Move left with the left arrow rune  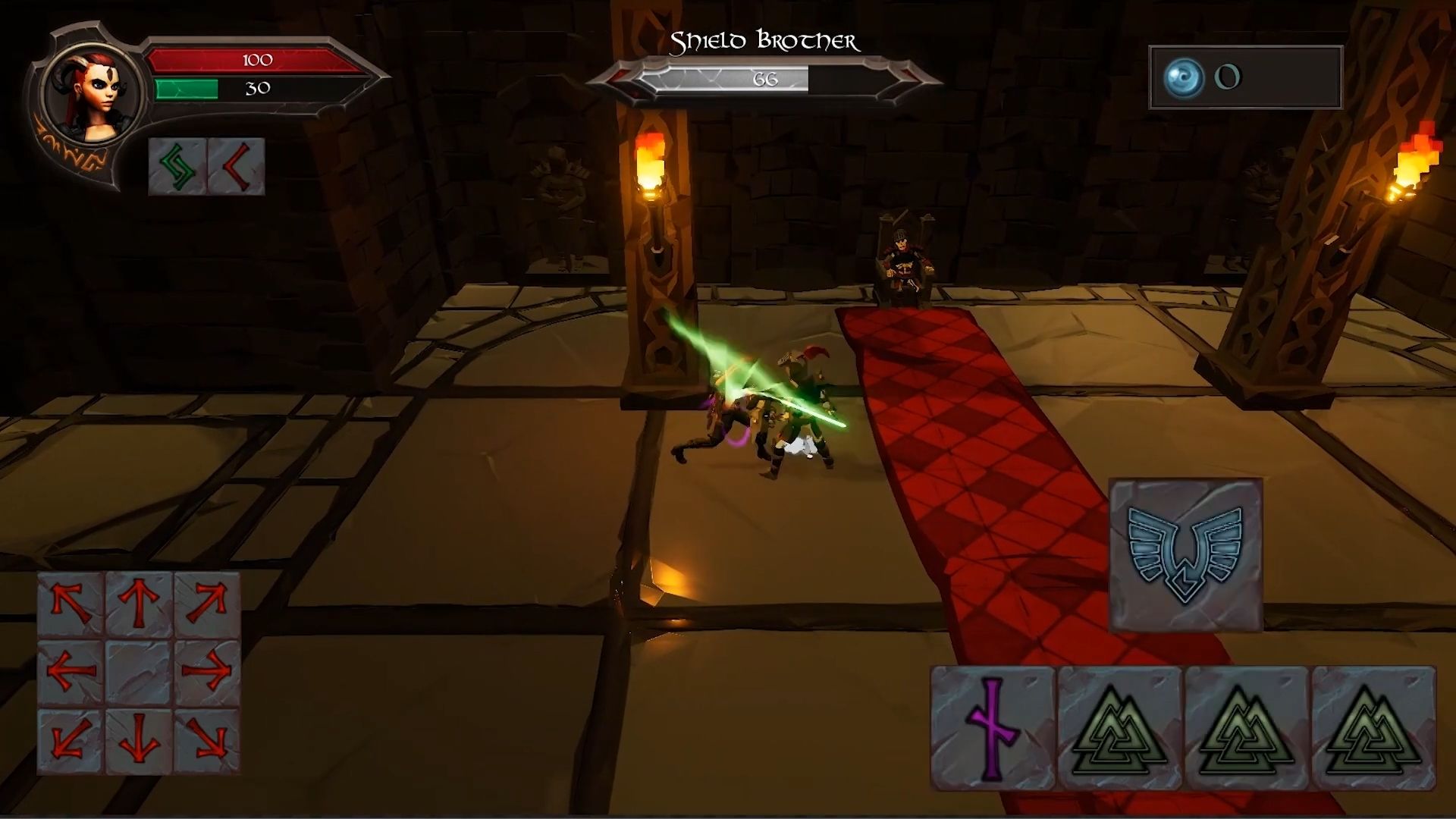(x=71, y=671)
